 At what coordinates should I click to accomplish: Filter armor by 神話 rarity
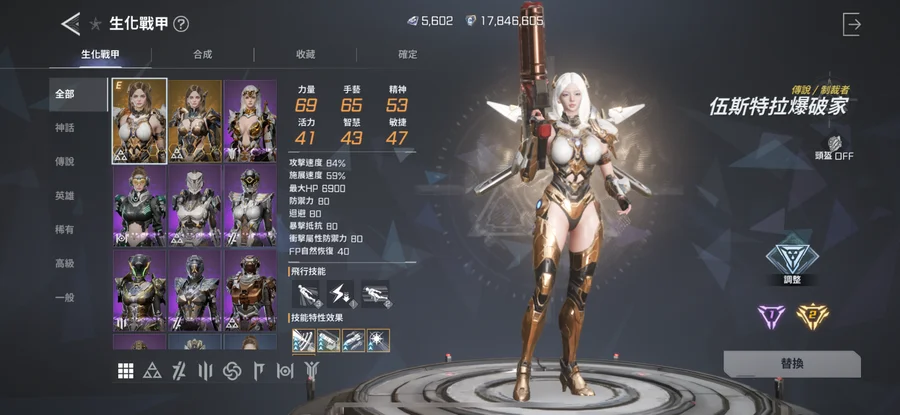click(x=65, y=128)
